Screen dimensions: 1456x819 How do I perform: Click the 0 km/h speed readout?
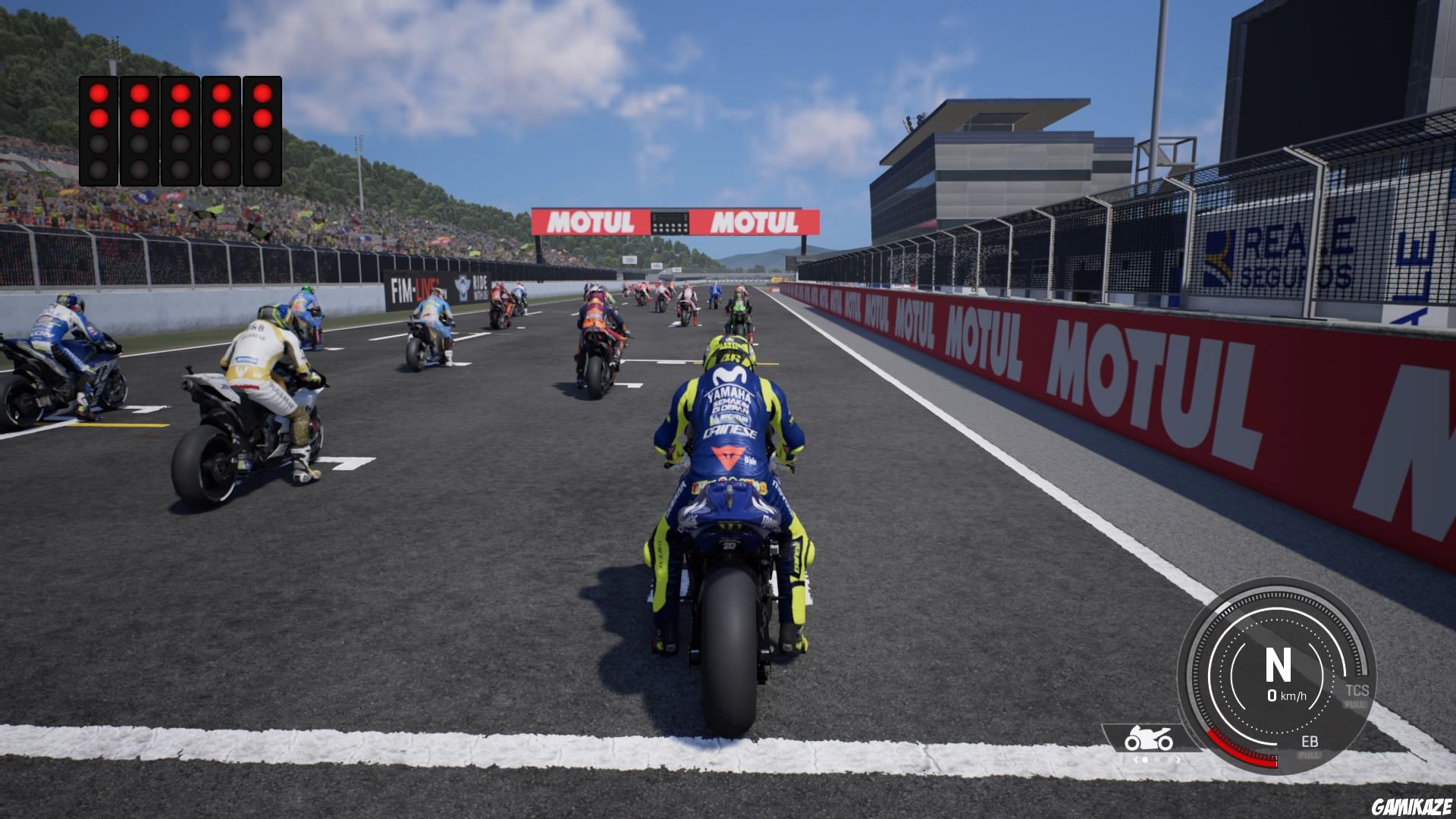(1288, 695)
